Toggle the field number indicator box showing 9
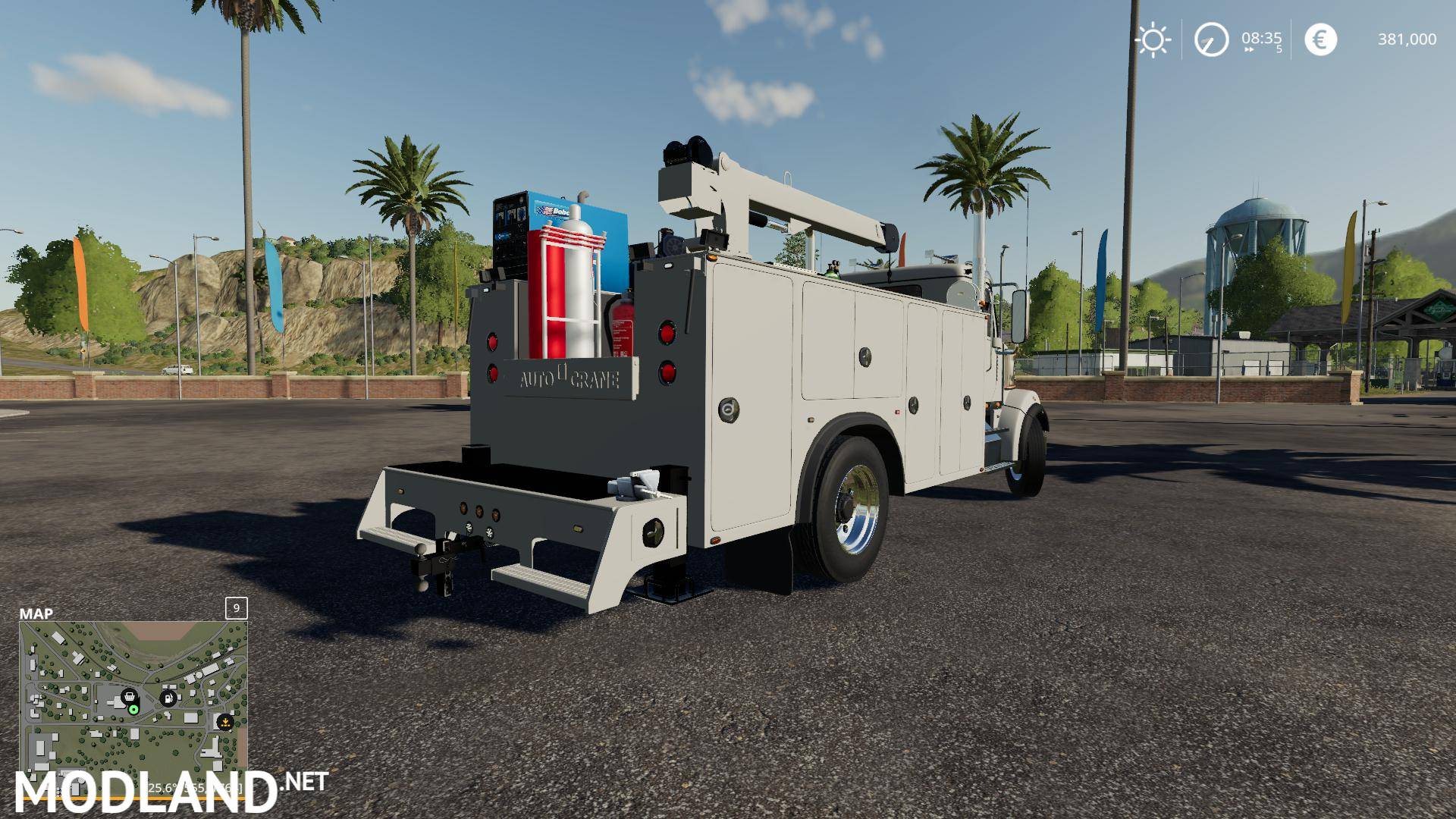Viewport: 1456px width, 819px height. click(x=236, y=608)
